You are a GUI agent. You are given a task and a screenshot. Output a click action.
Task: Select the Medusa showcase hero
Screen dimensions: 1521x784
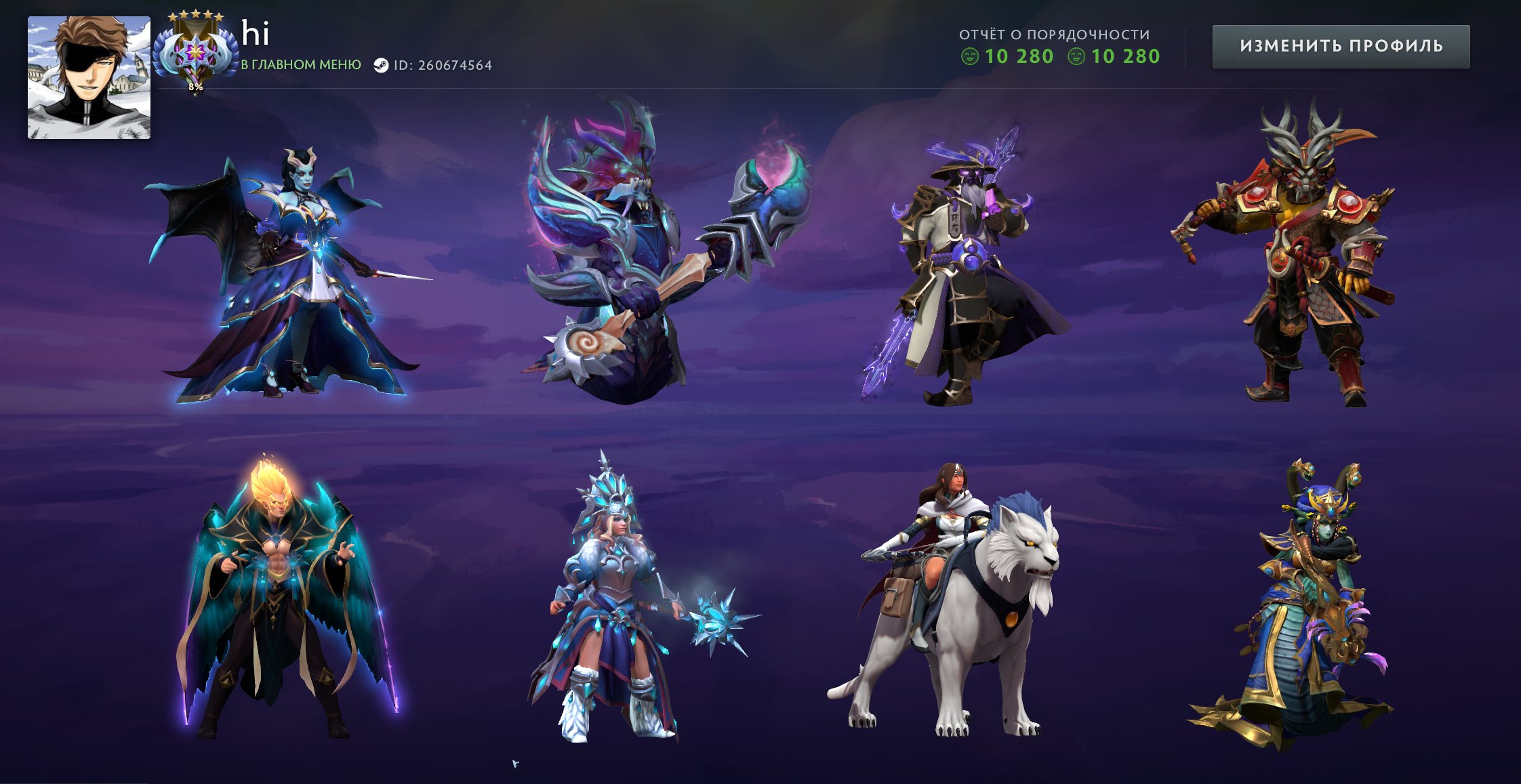coord(1301,610)
